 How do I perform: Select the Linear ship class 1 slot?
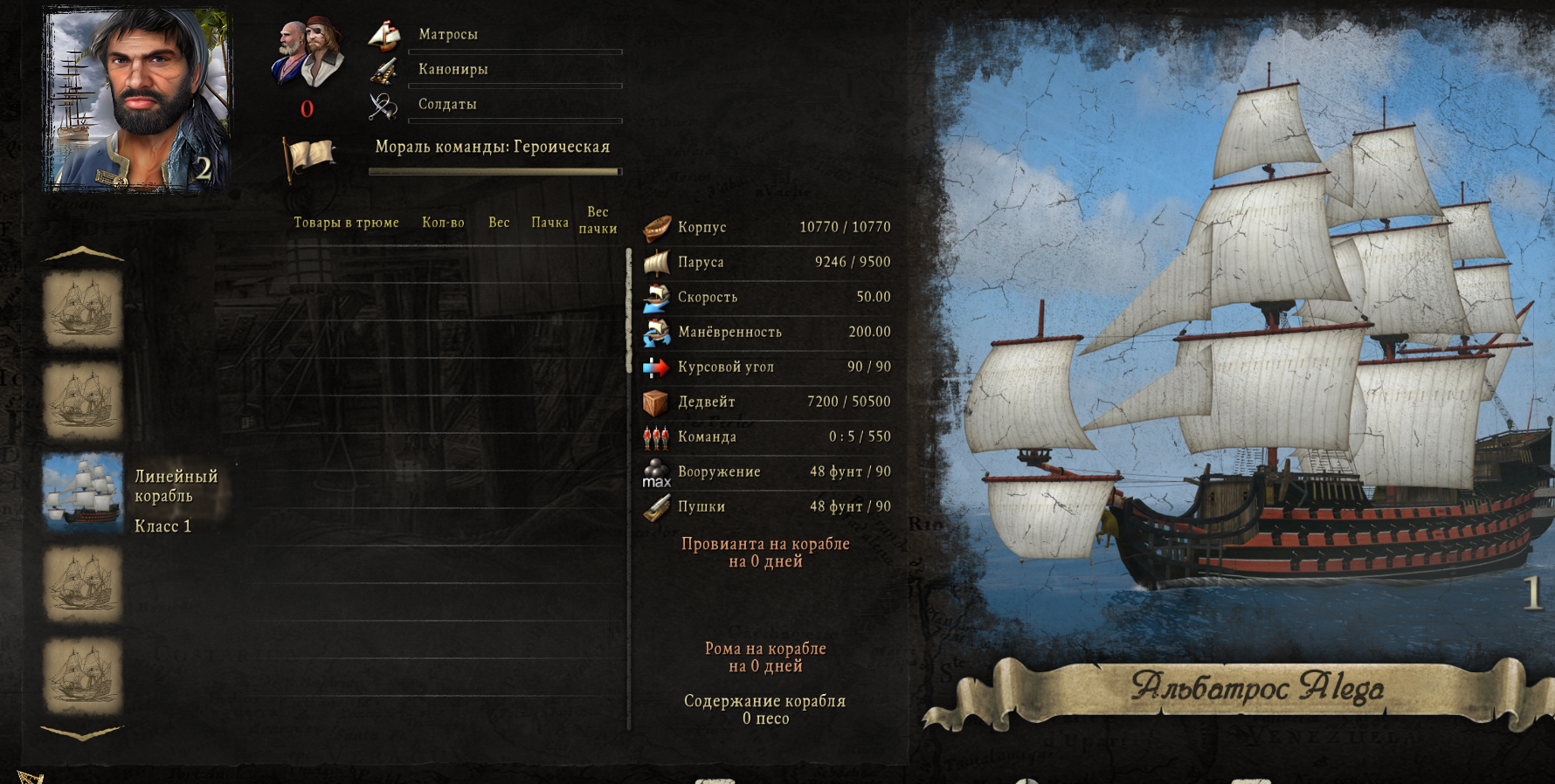pos(83,493)
